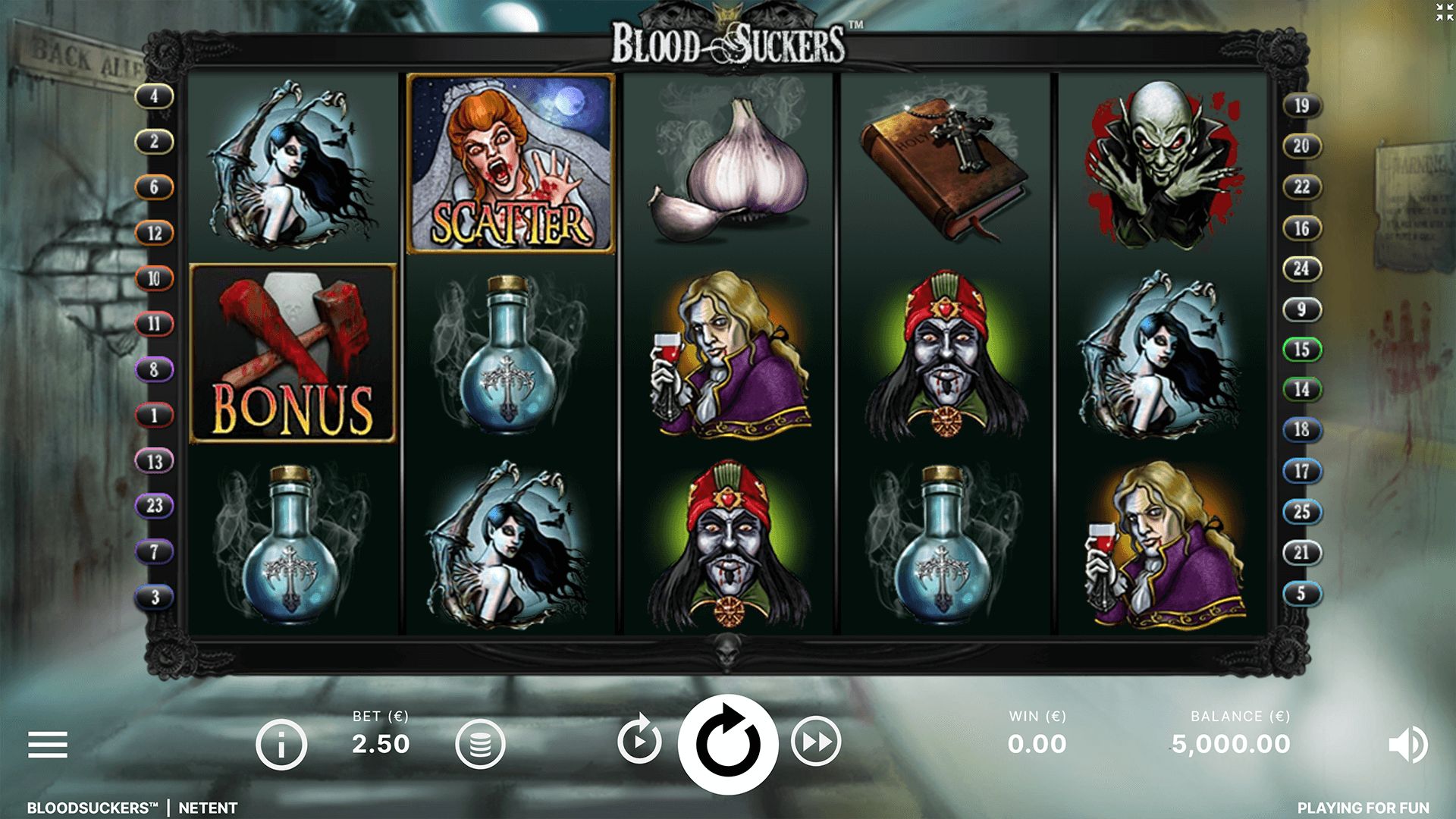Choose payline 13 marker
Viewport: 1456px width, 819px height.
155,461
